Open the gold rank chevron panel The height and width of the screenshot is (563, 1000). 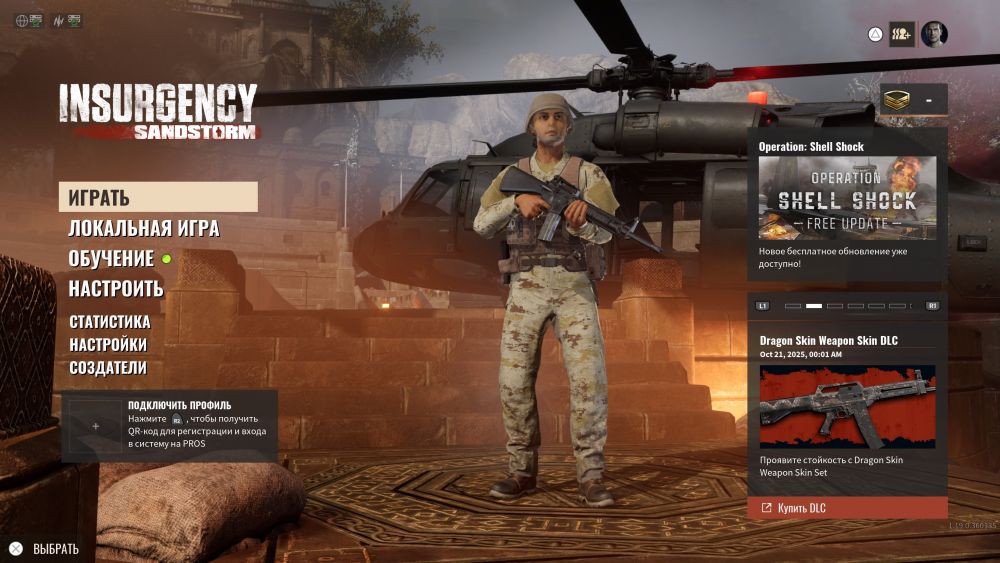coord(913,100)
